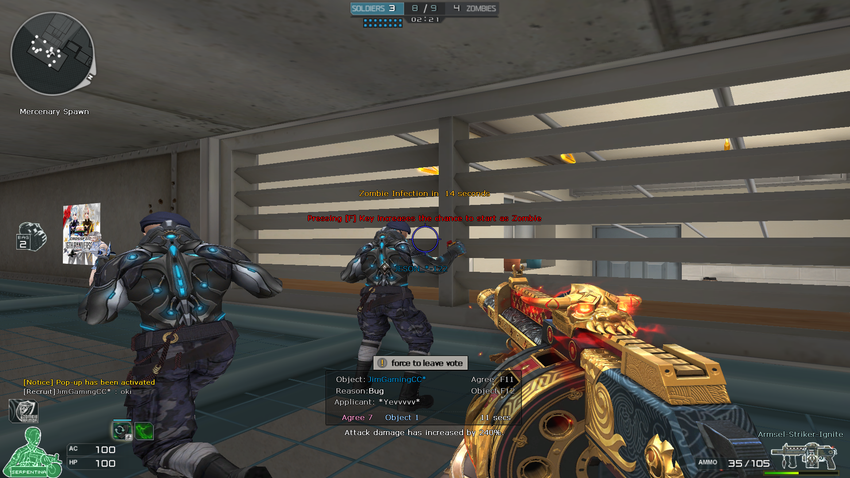The width and height of the screenshot is (850, 478).
Task: Select the shield badge icon above character portrait
Action: pyautogui.click(x=23, y=410)
